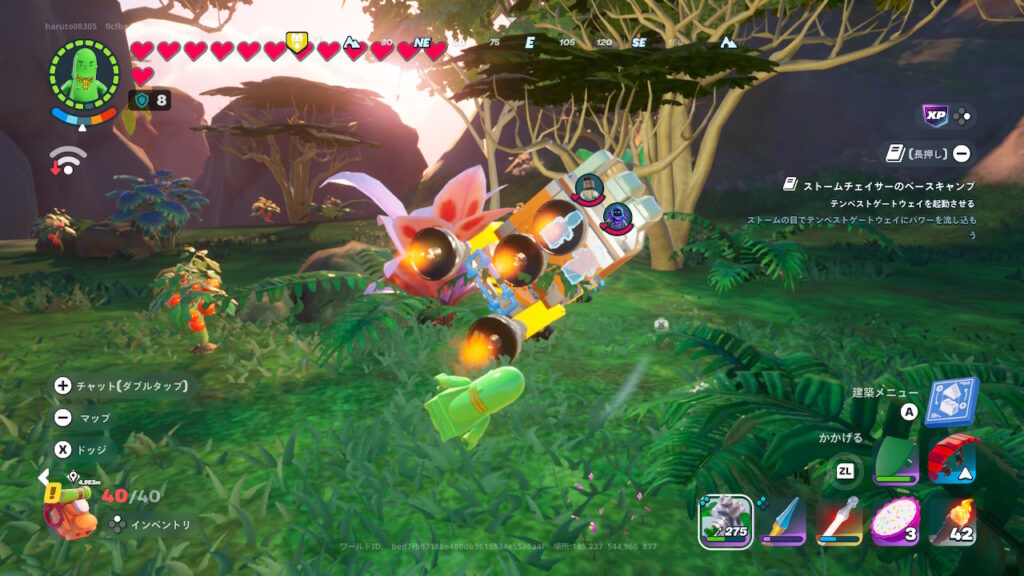Screen dimensions: 1024x576
Task: Open the blue build menu blueprint icon
Action: [x=951, y=401]
